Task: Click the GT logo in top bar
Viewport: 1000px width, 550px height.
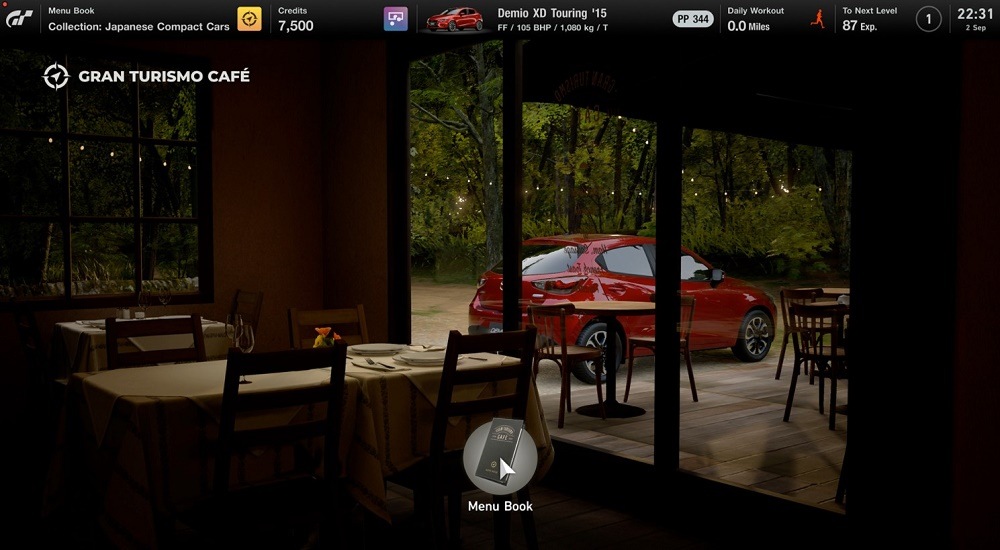Action: 20,19
